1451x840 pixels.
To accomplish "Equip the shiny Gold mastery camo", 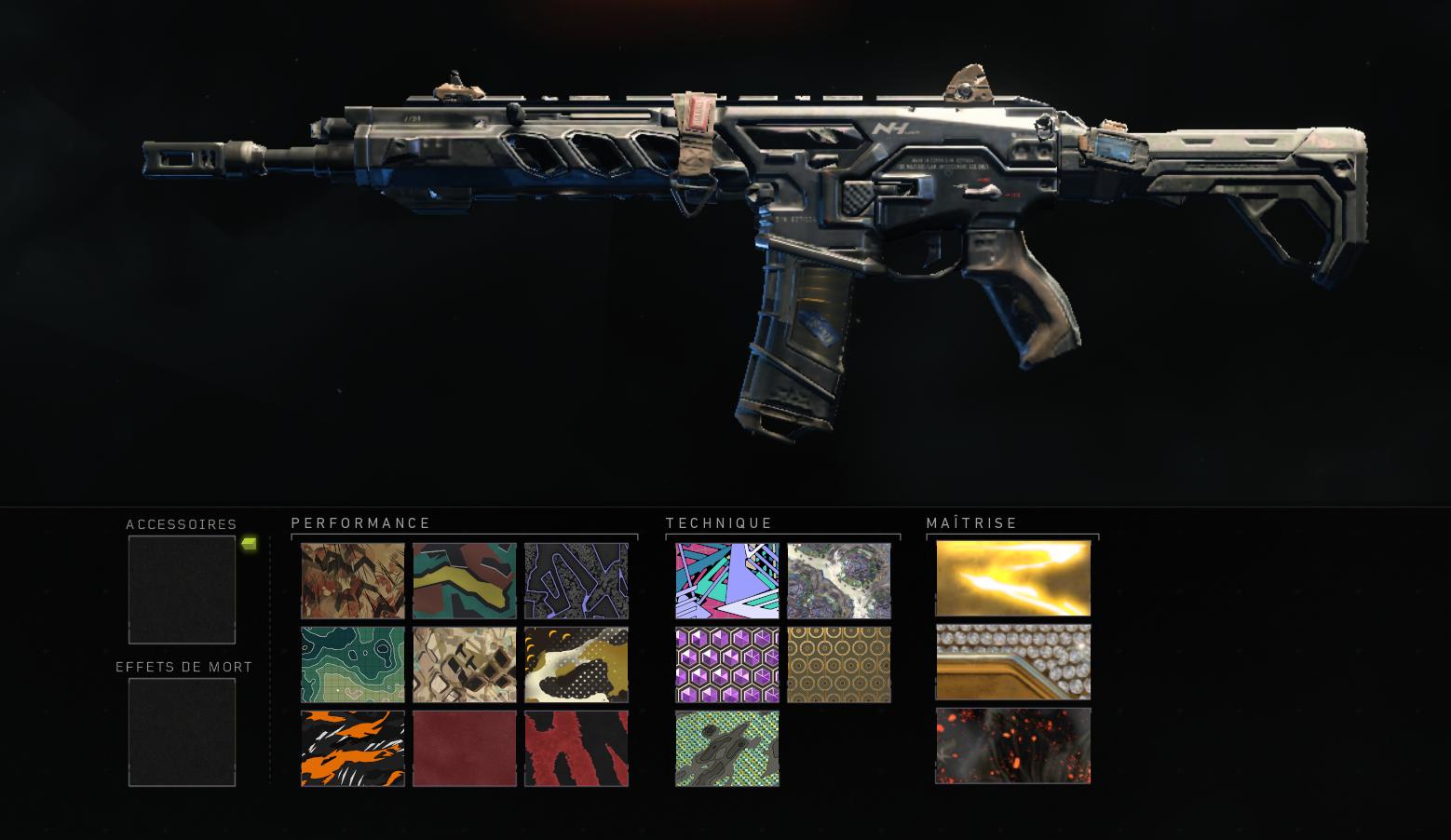I will tap(1013, 578).
